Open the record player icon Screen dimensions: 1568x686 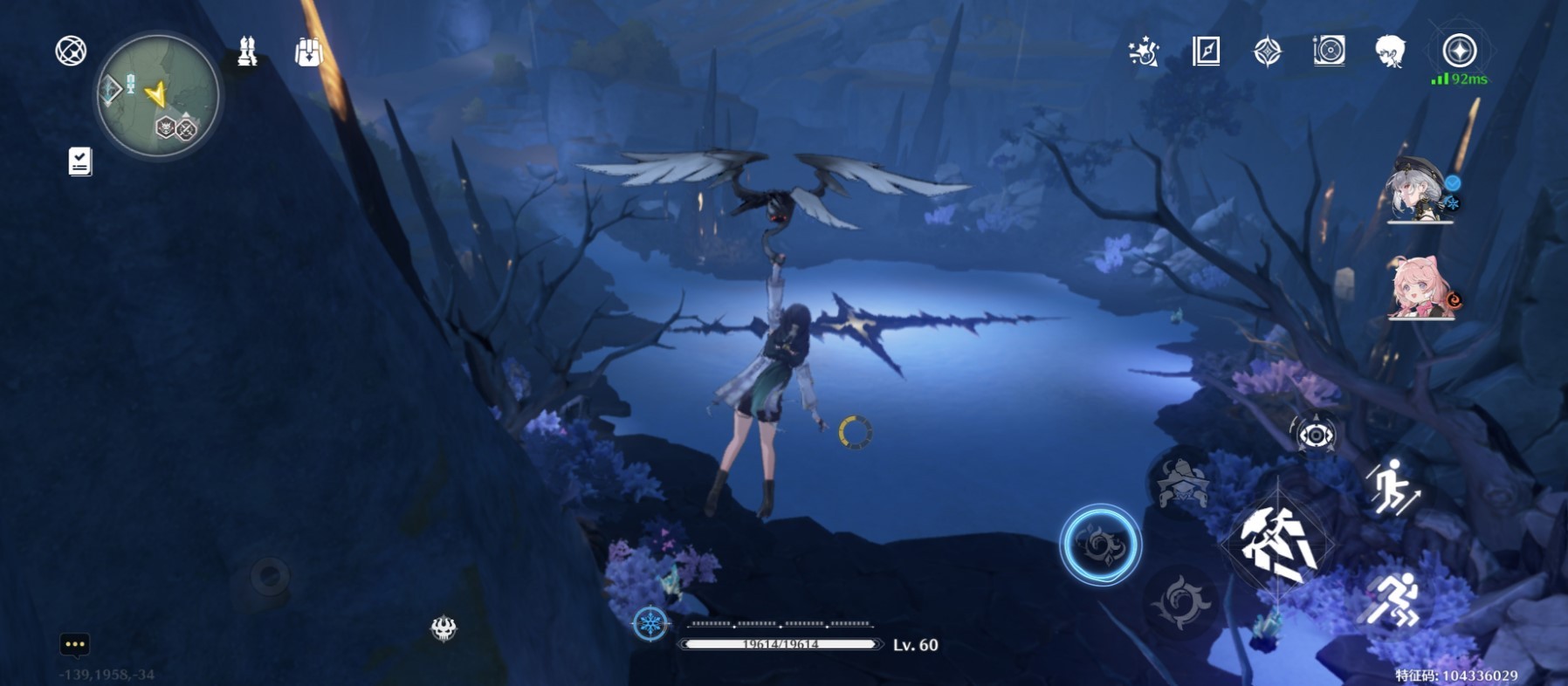point(1329,51)
